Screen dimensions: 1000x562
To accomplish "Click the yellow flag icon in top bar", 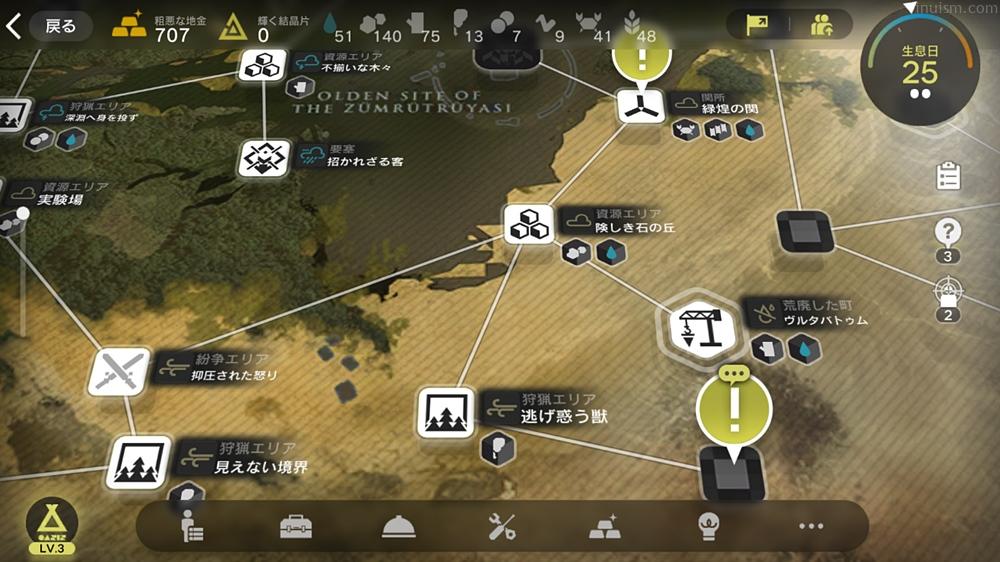I will [763, 25].
